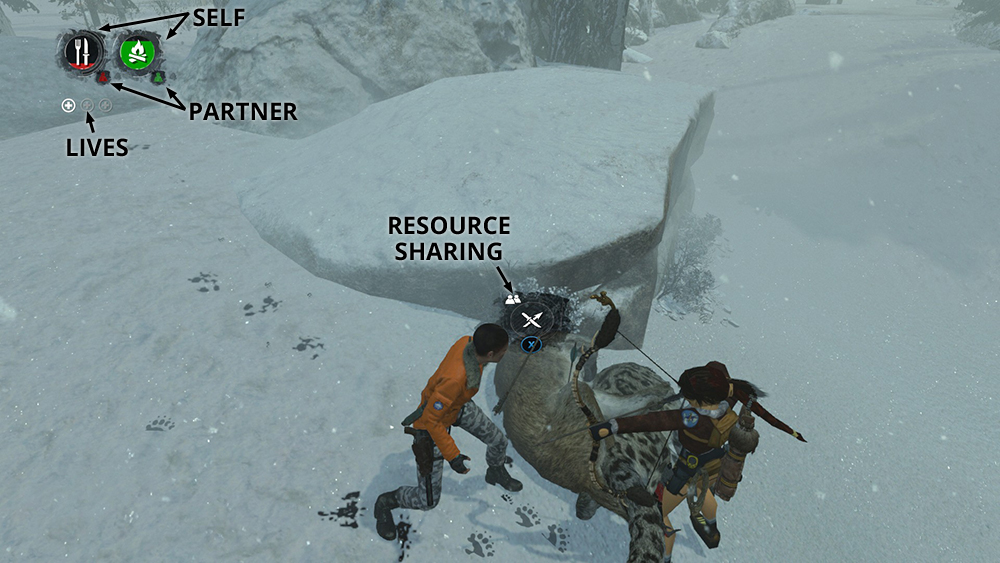Activate the crossed knife and arrow loot icon
The image size is (1000, 563).
pyautogui.click(x=532, y=320)
